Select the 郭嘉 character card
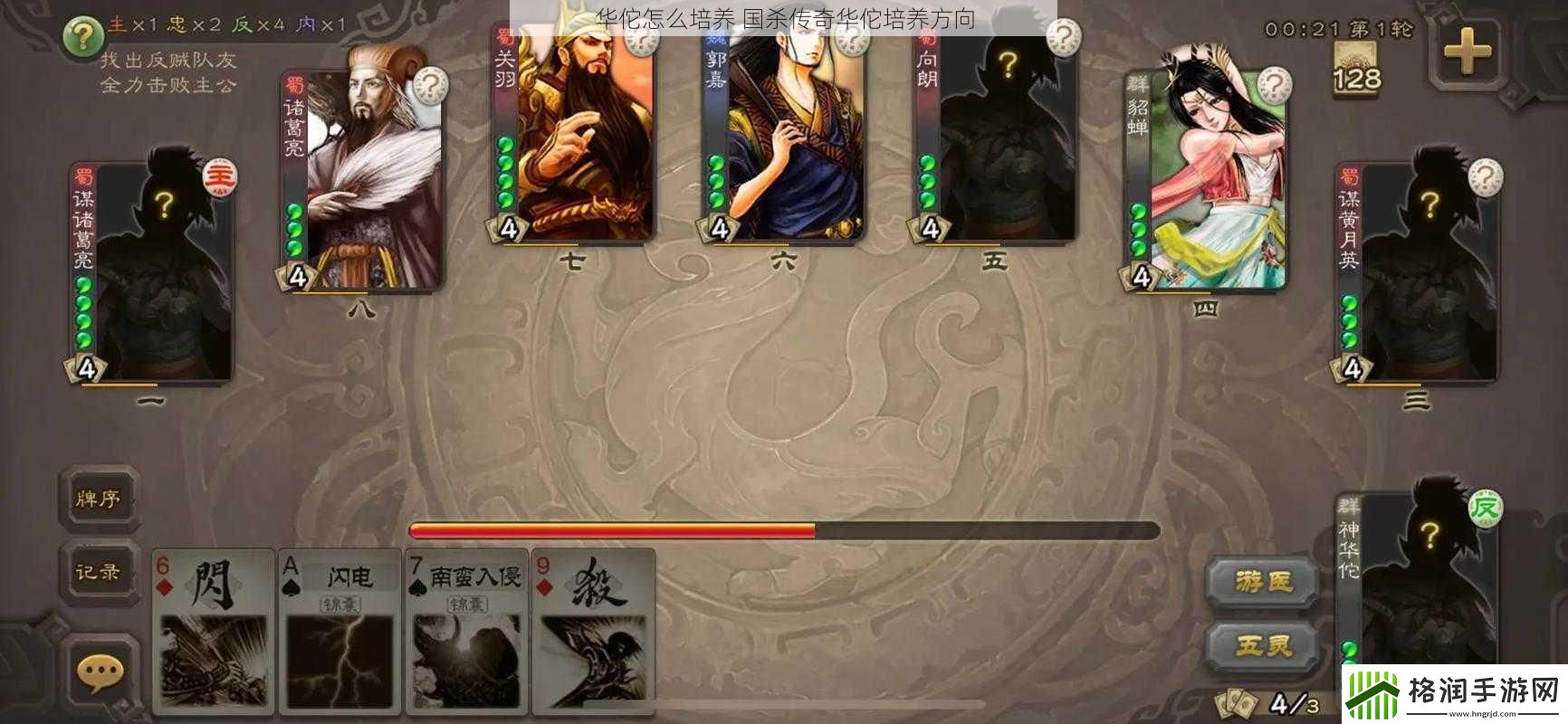 786,136
